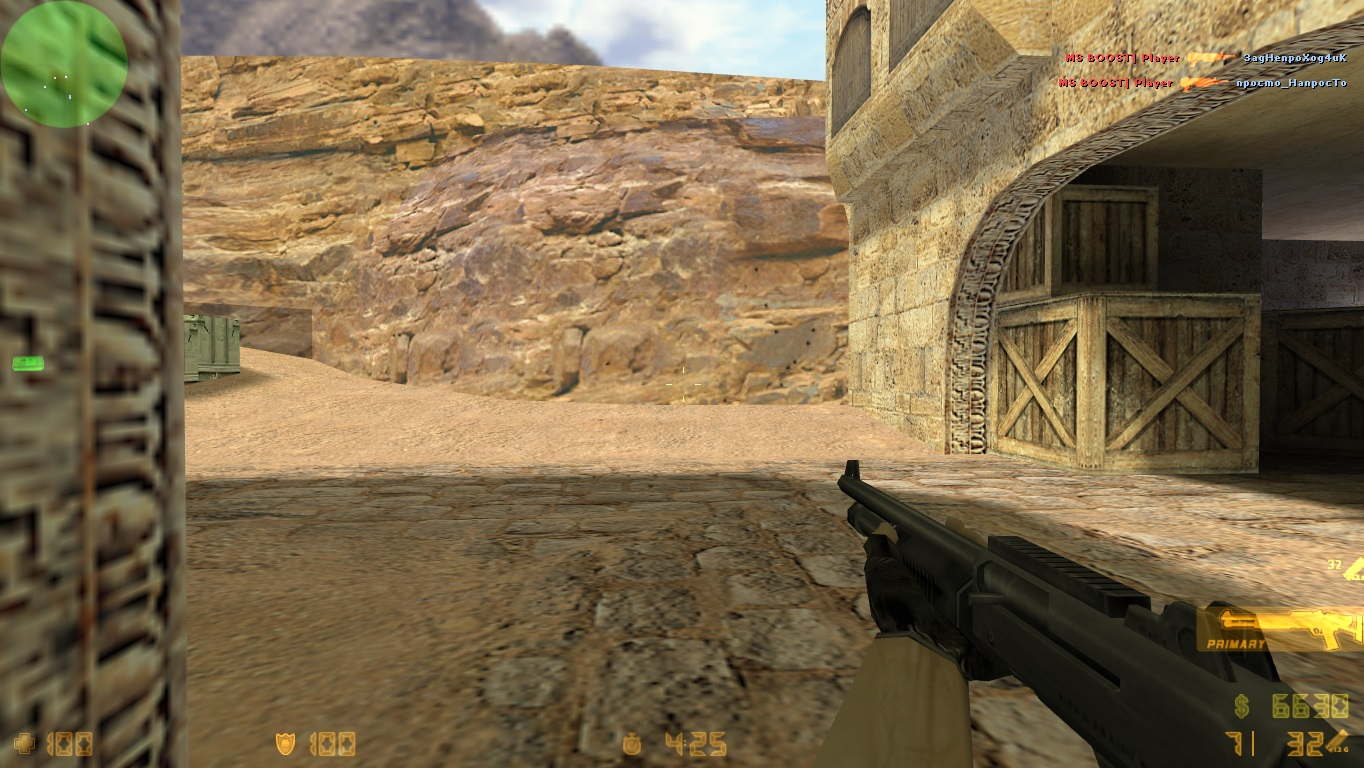Click the green buy zone icon
The height and width of the screenshot is (768, 1364).
27,363
